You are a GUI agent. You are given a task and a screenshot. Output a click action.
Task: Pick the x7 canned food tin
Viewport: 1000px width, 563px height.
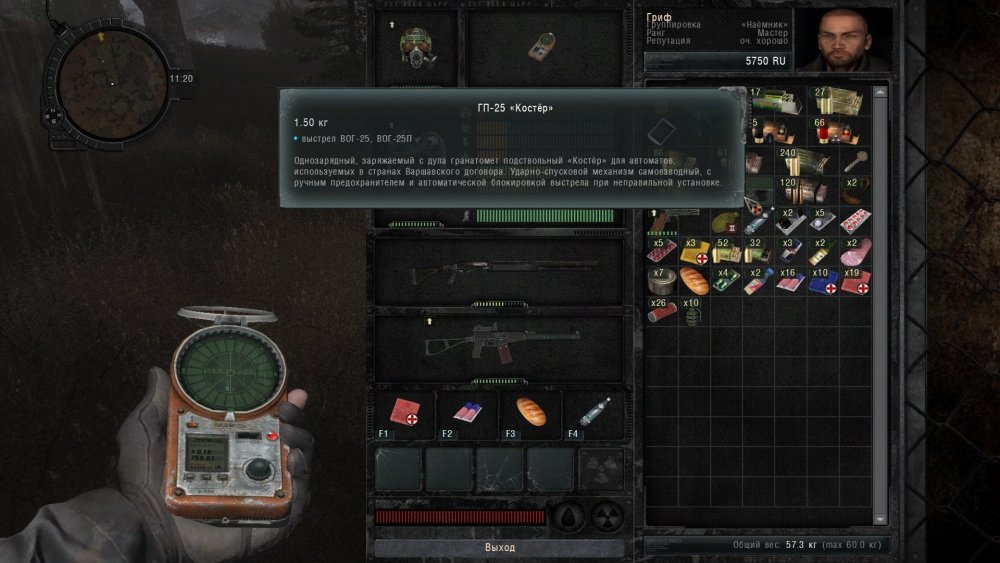tap(660, 281)
